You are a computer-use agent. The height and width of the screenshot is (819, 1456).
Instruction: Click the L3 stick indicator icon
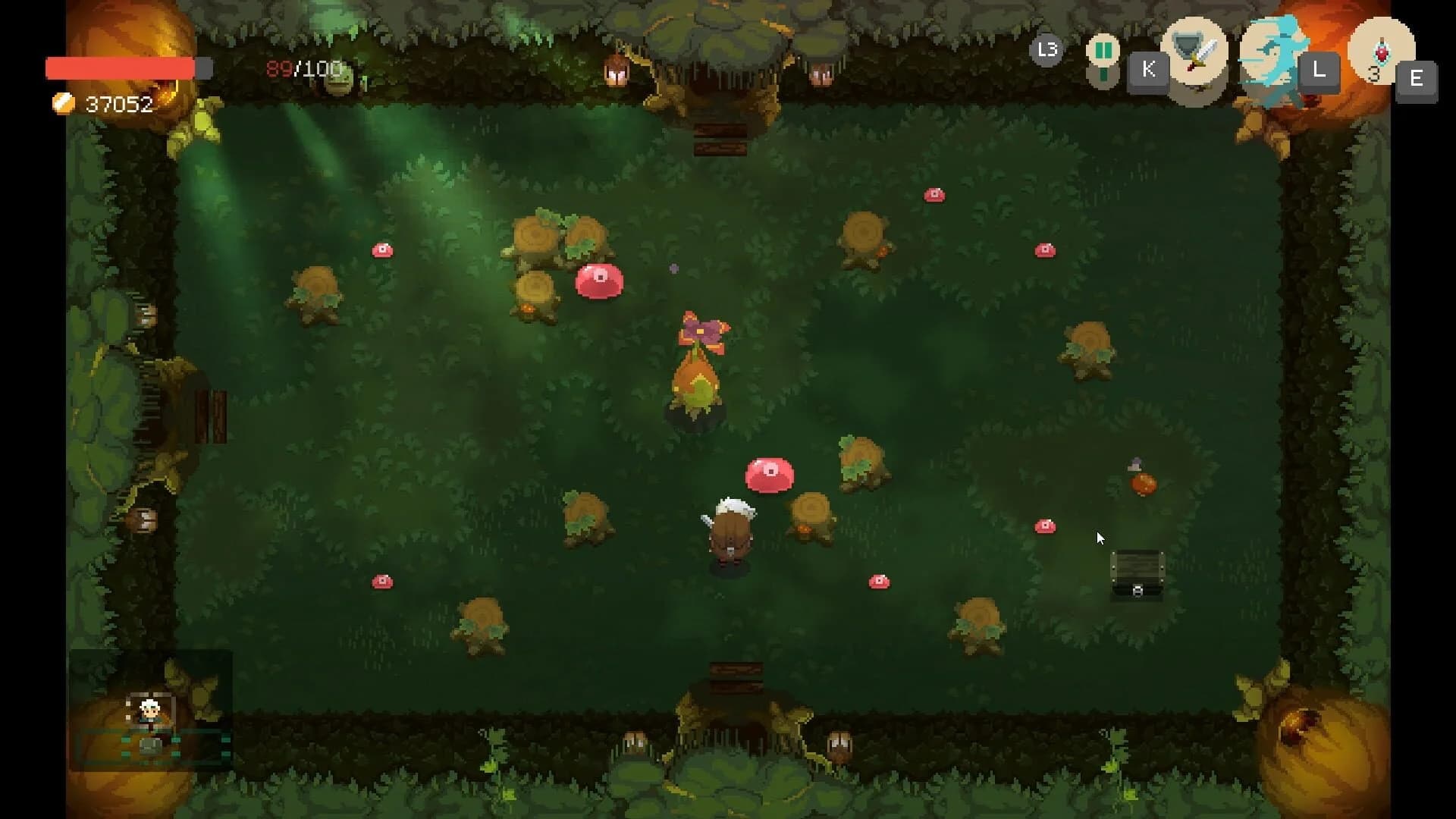(1046, 49)
